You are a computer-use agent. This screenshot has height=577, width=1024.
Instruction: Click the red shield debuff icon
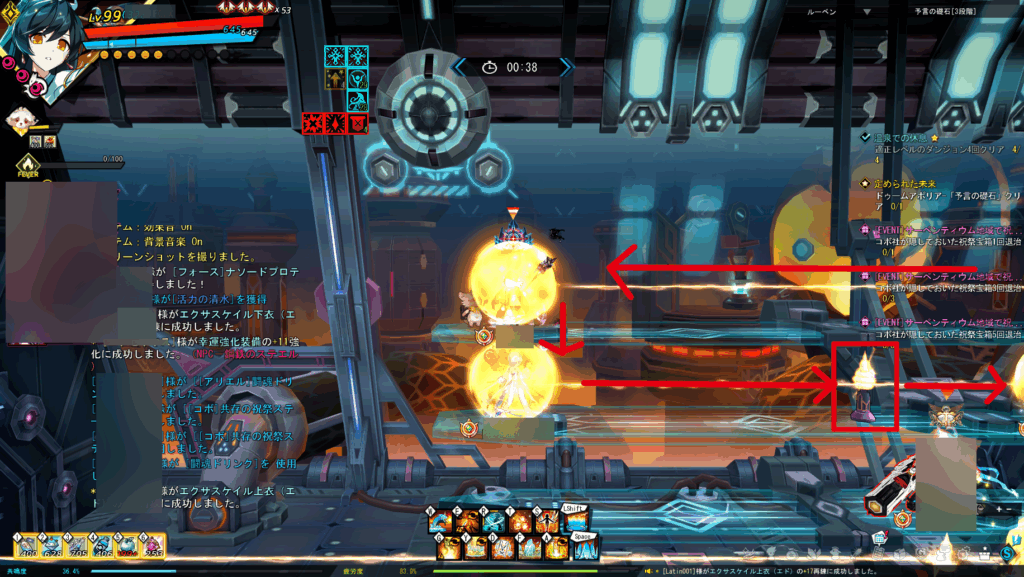[357, 123]
